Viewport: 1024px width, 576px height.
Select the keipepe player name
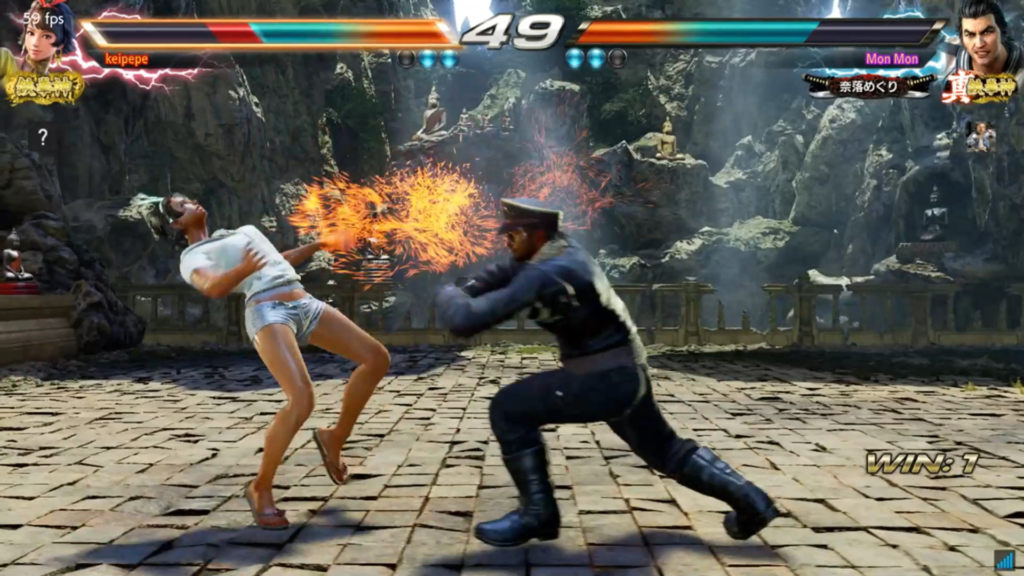point(127,60)
